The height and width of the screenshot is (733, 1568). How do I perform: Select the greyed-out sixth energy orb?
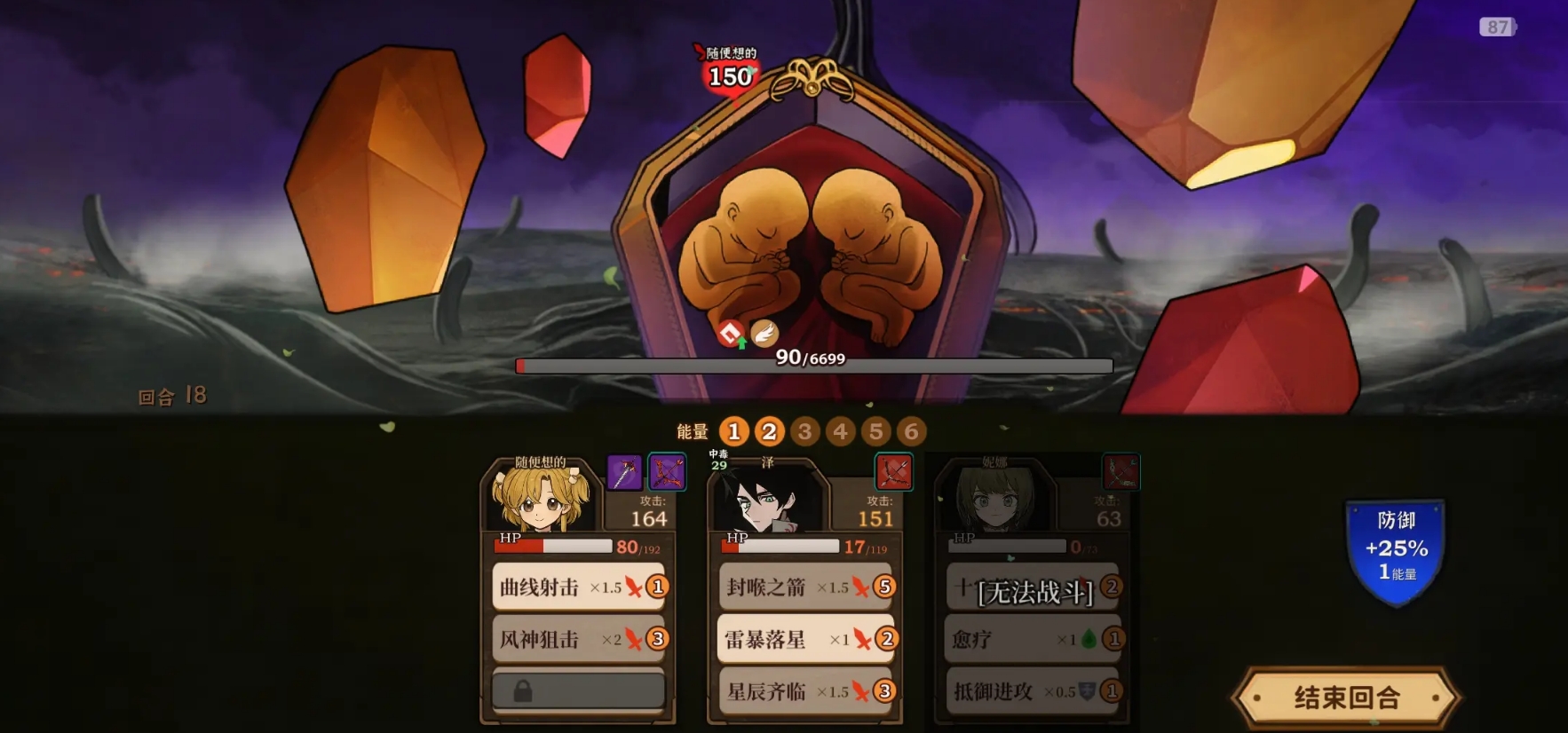(911, 431)
